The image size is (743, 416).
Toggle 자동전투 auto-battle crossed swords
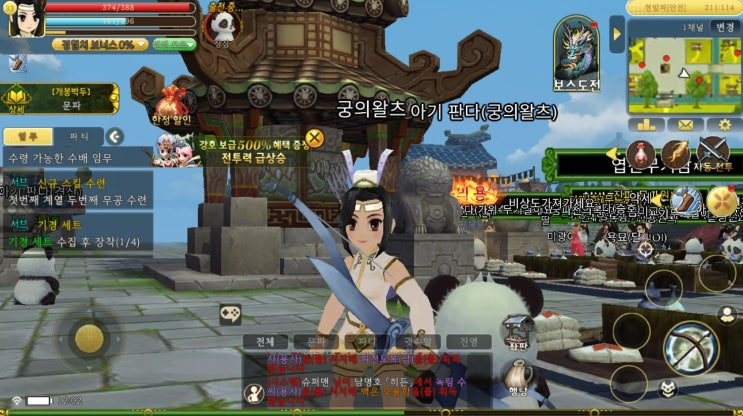point(716,152)
